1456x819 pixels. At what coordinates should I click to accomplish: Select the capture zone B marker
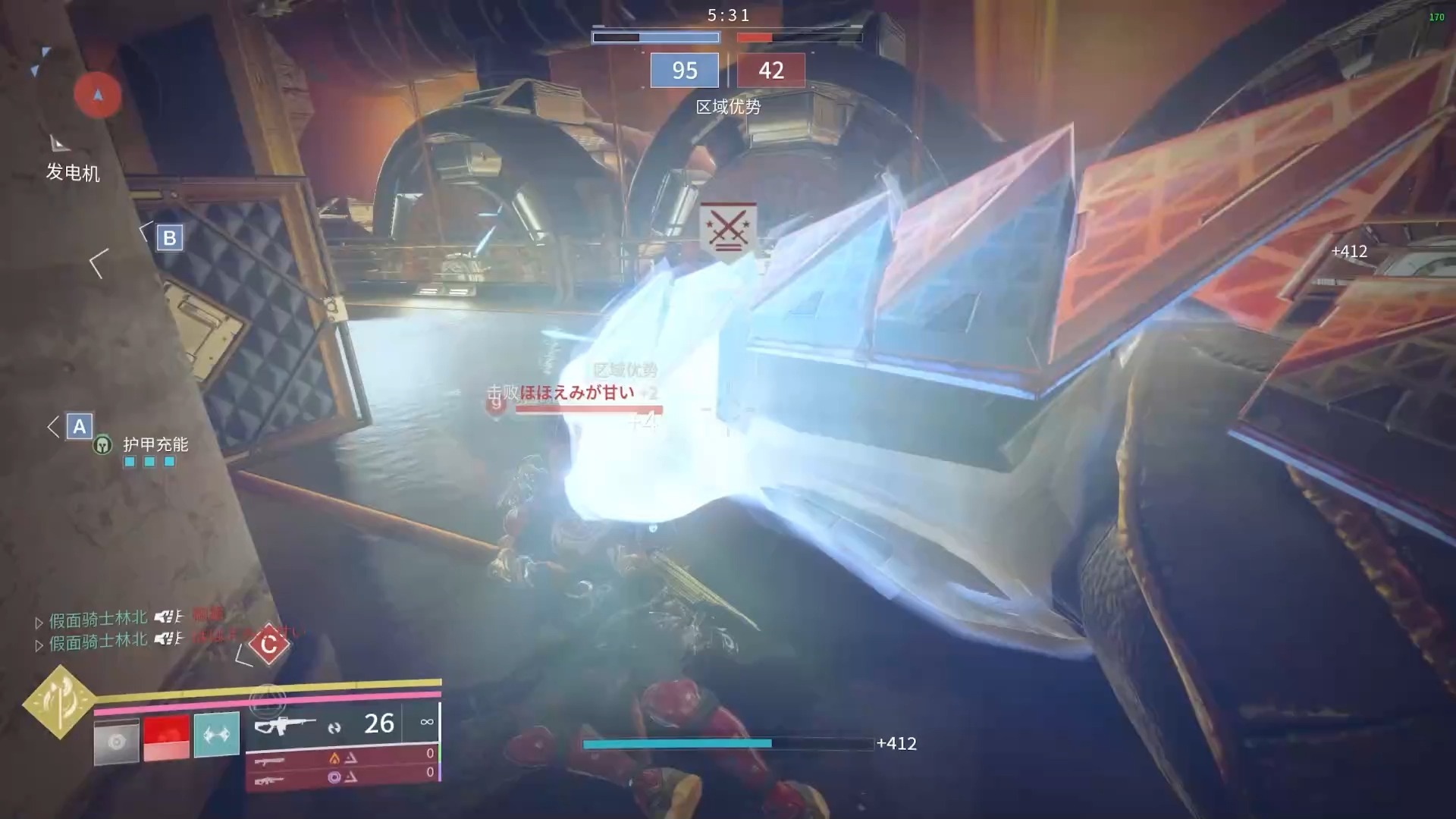(170, 238)
